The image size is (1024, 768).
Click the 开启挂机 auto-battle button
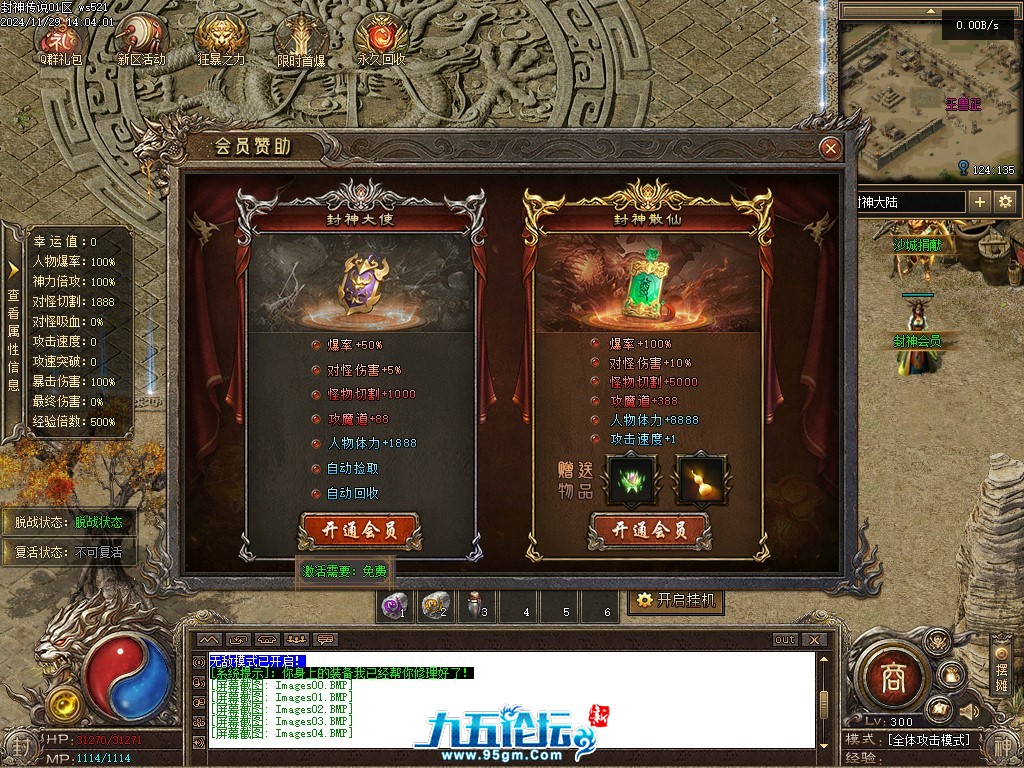677,600
